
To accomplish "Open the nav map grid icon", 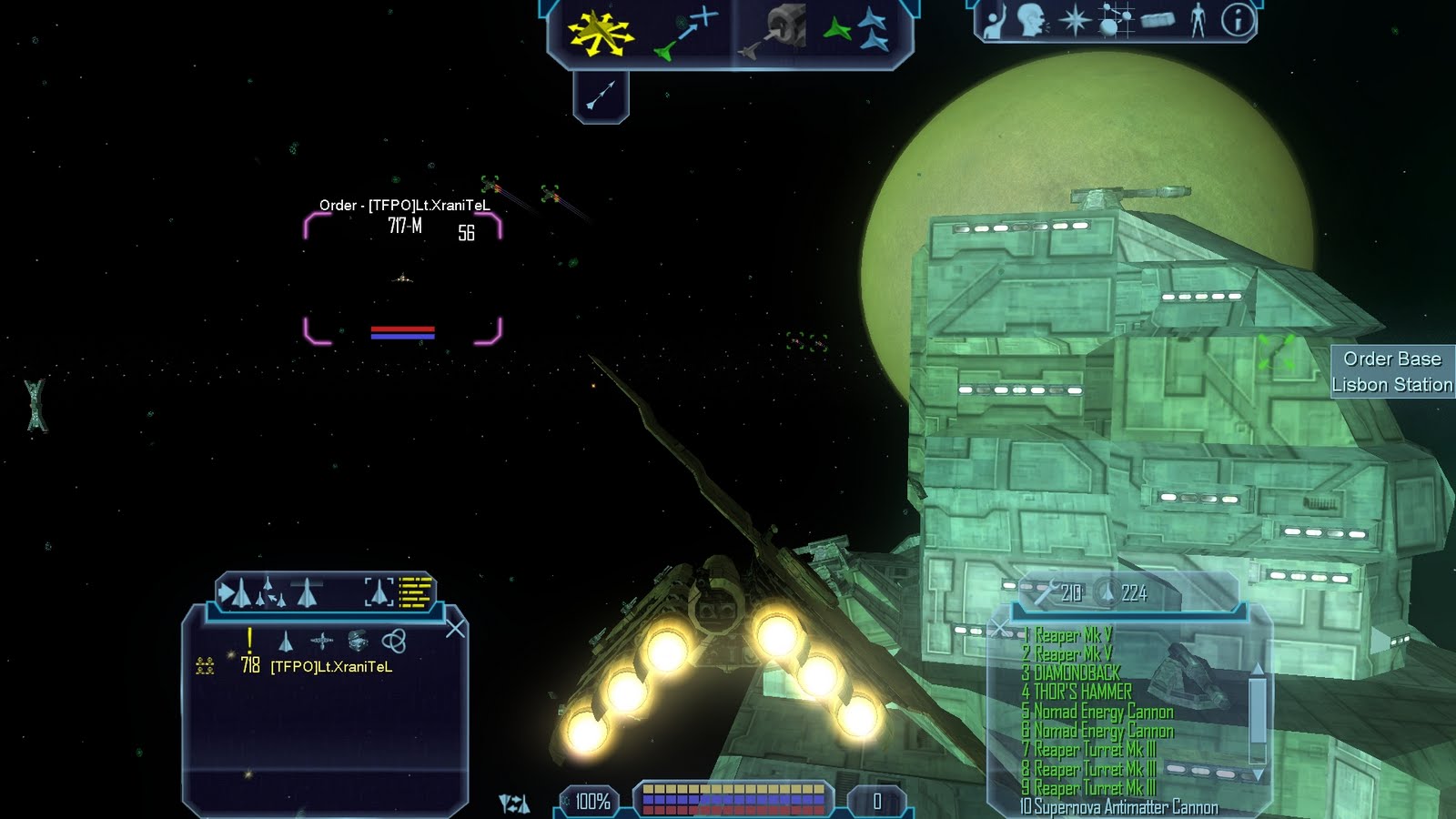I will [x=1115, y=20].
